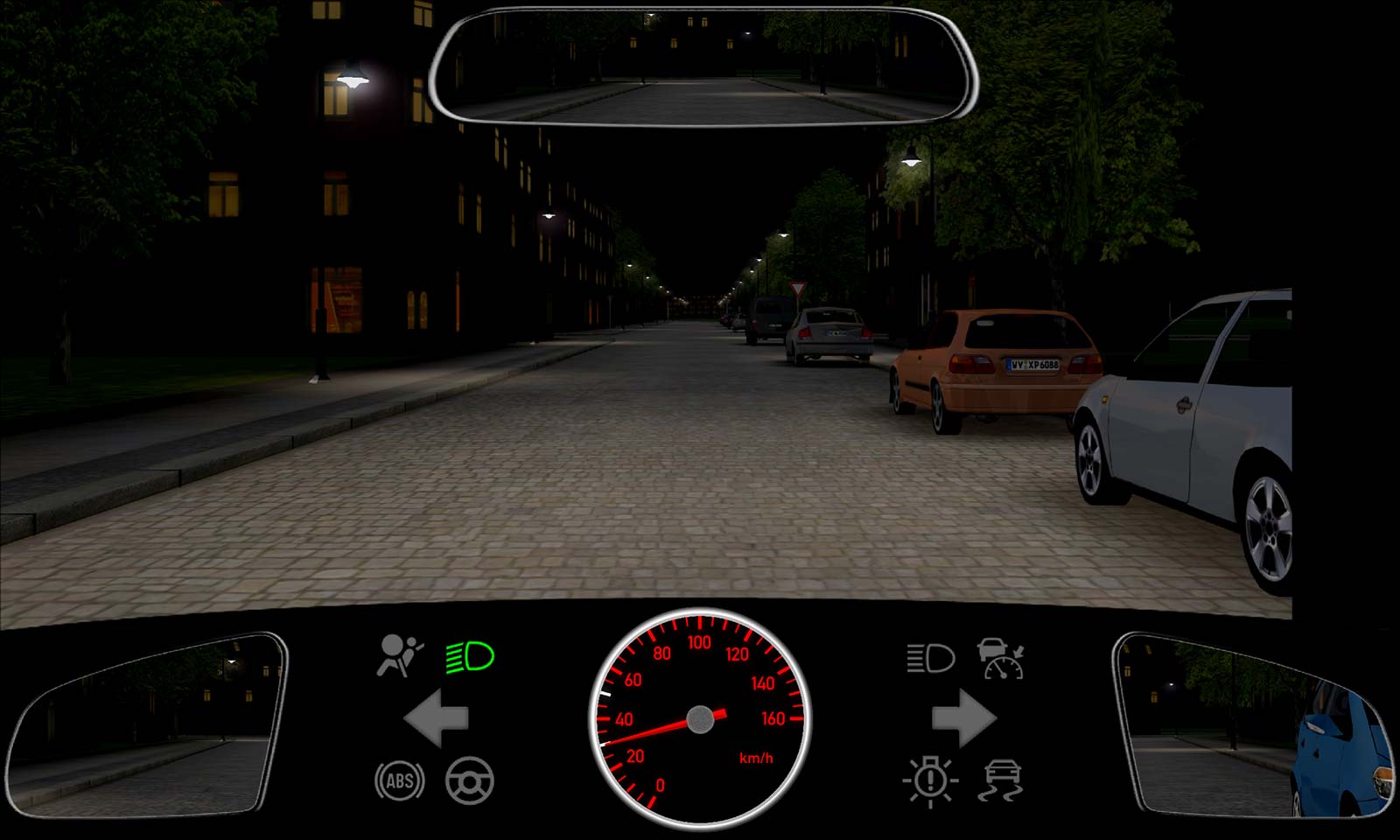1400x840 pixels.
Task: Click the airbag warning icon
Action: [400, 656]
